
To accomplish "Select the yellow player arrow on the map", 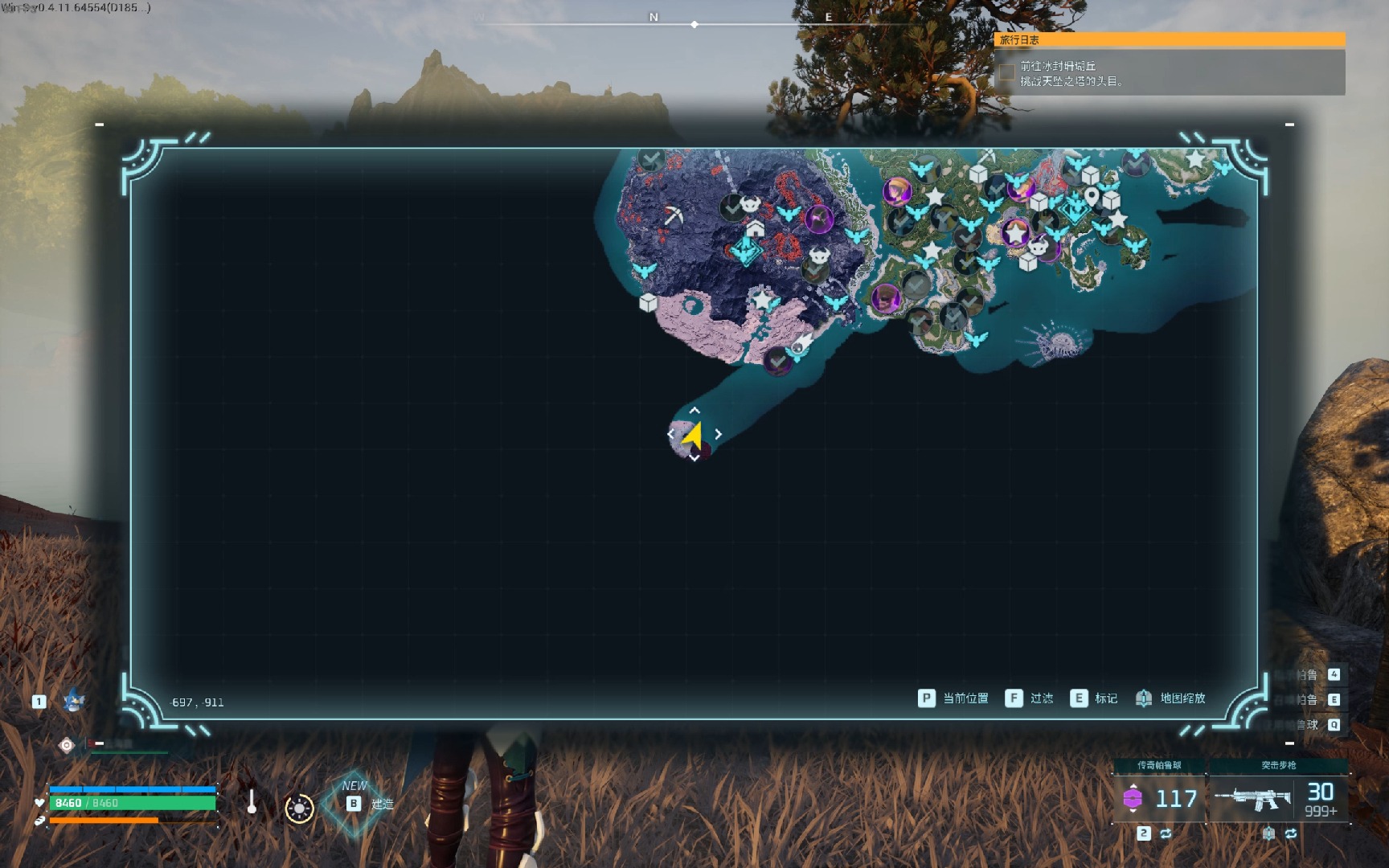I will tap(693, 435).
